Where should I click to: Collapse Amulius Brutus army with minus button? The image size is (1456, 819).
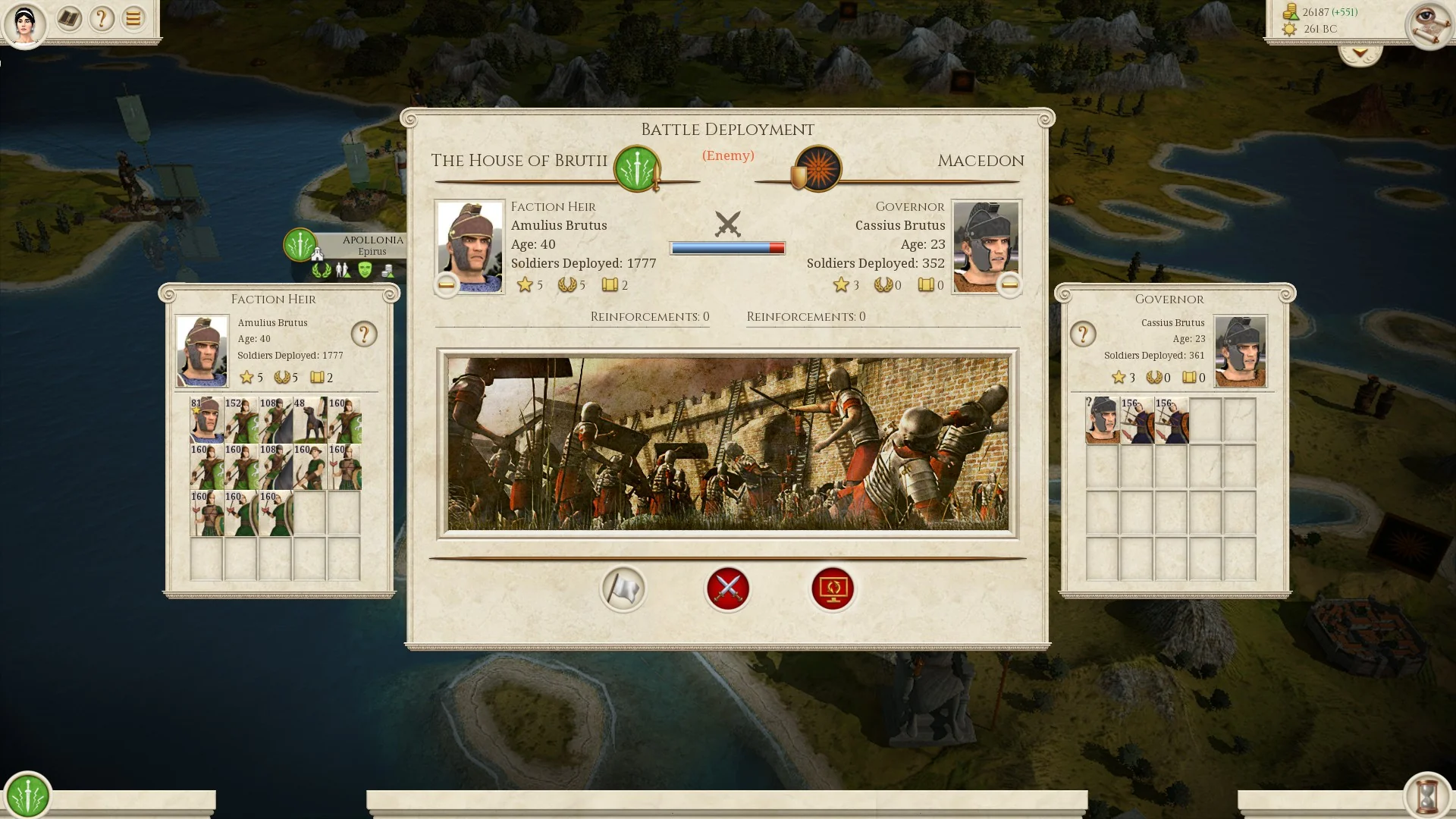[447, 285]
